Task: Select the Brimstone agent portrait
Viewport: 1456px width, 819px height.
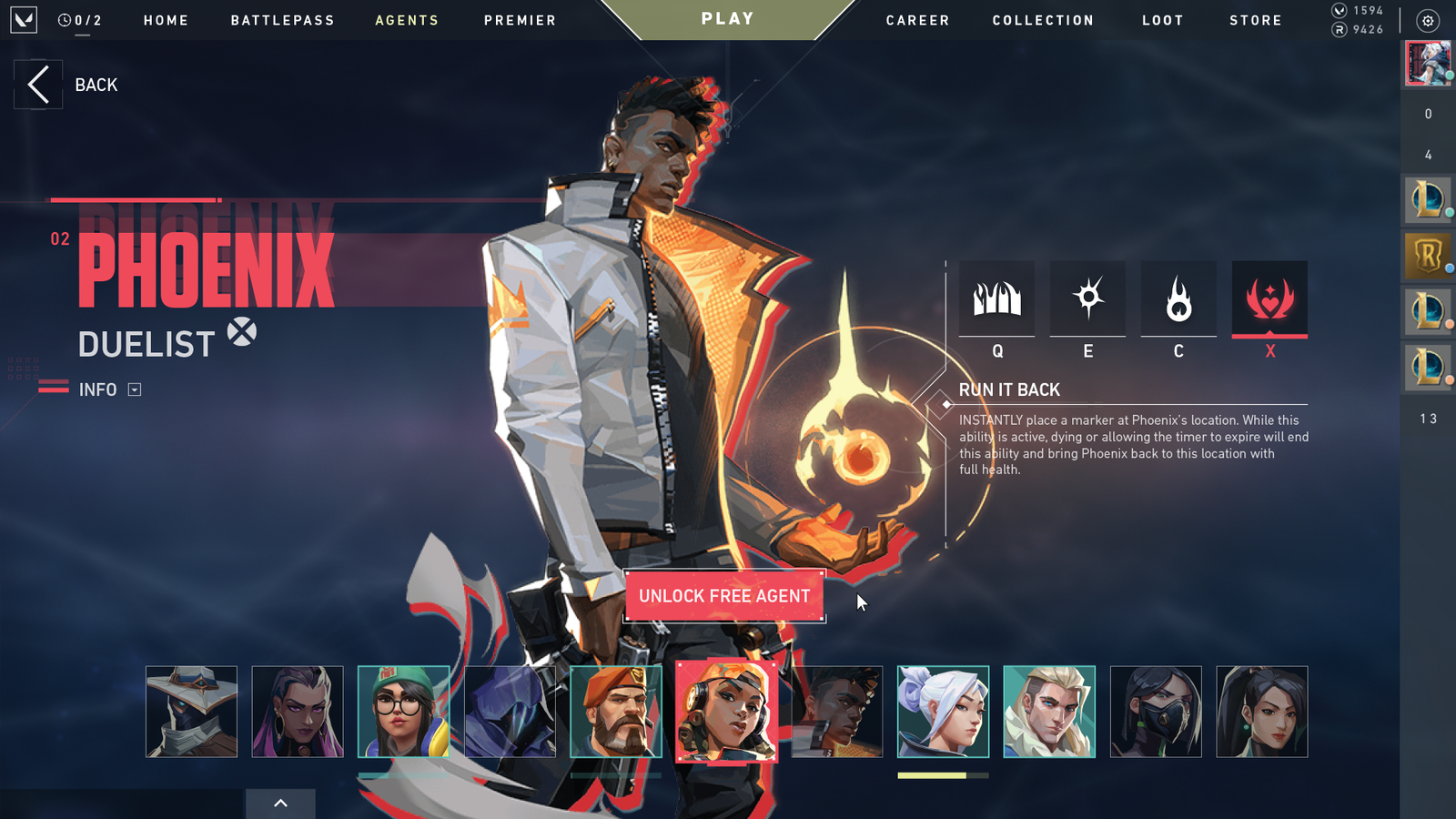Action: pos(617,713)
